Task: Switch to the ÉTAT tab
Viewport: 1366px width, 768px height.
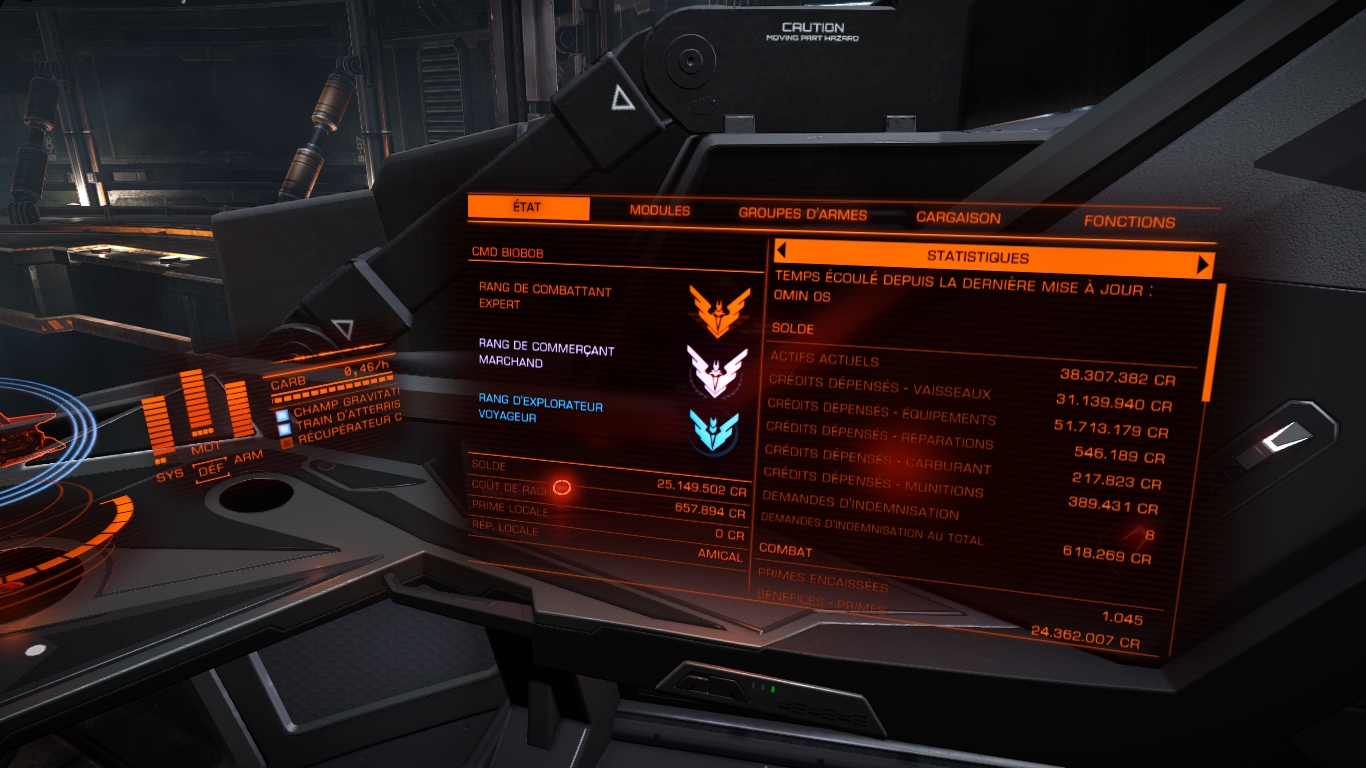Action: tap(528, 208)
